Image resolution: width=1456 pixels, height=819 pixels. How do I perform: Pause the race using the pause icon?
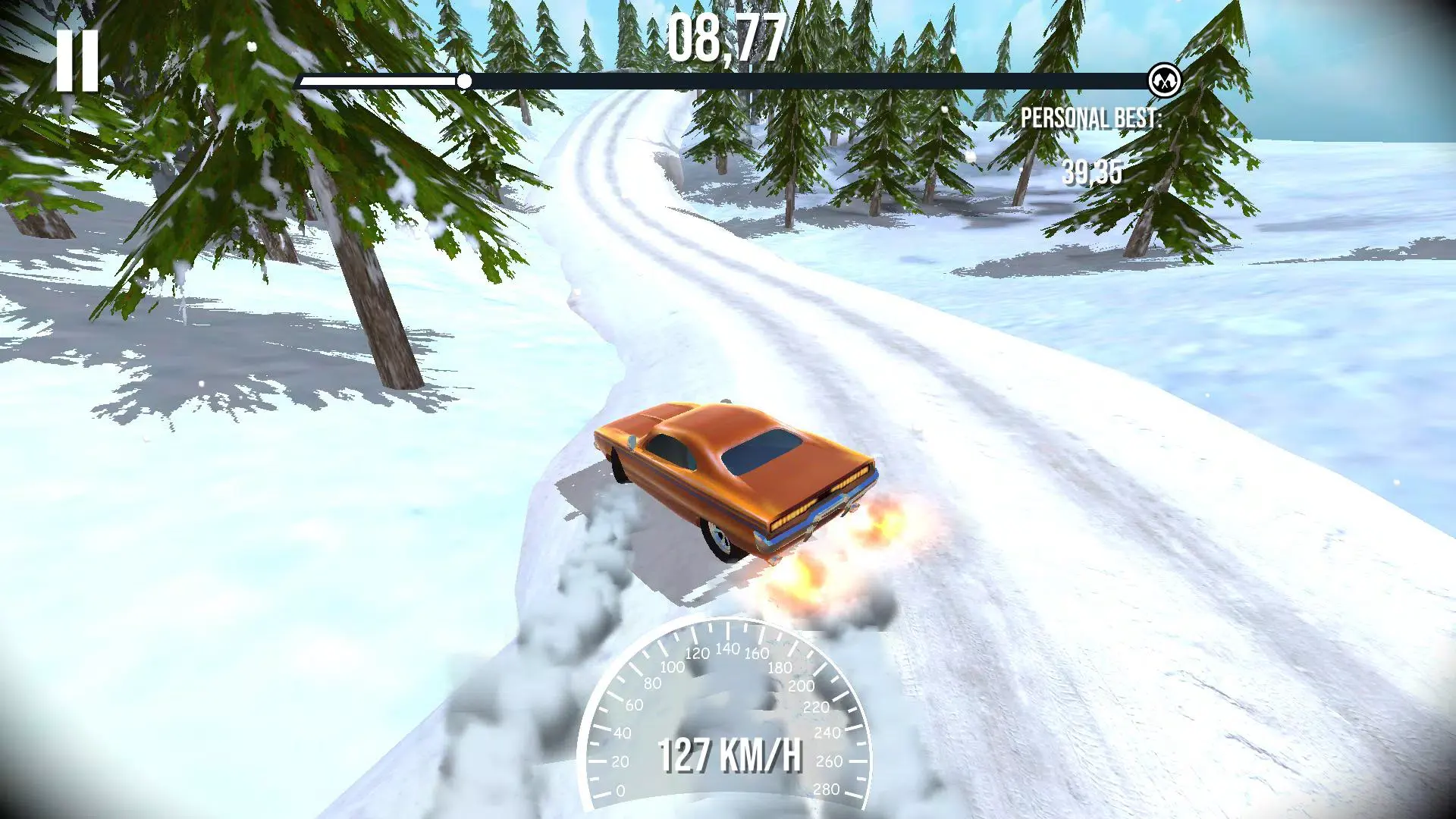tap(76, 59)
